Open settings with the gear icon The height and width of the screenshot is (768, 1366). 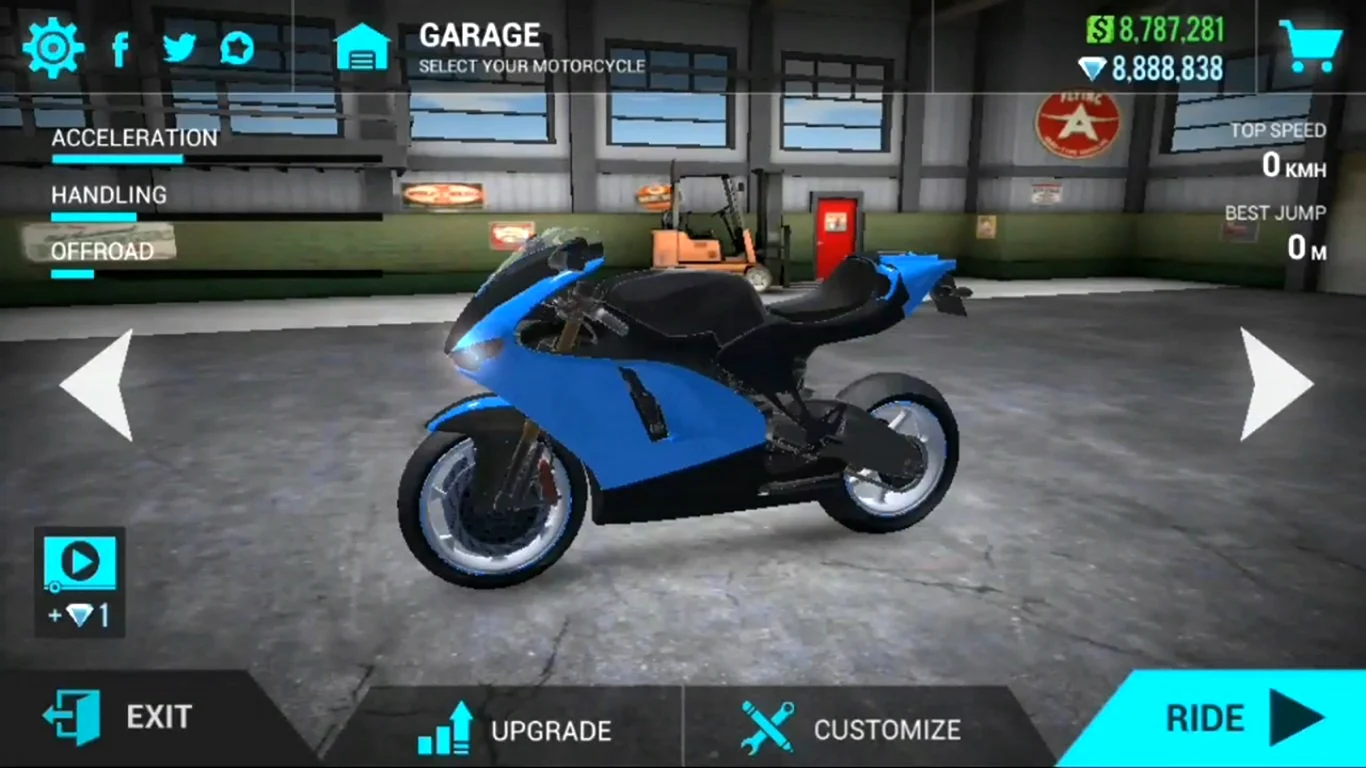point(53,47)
